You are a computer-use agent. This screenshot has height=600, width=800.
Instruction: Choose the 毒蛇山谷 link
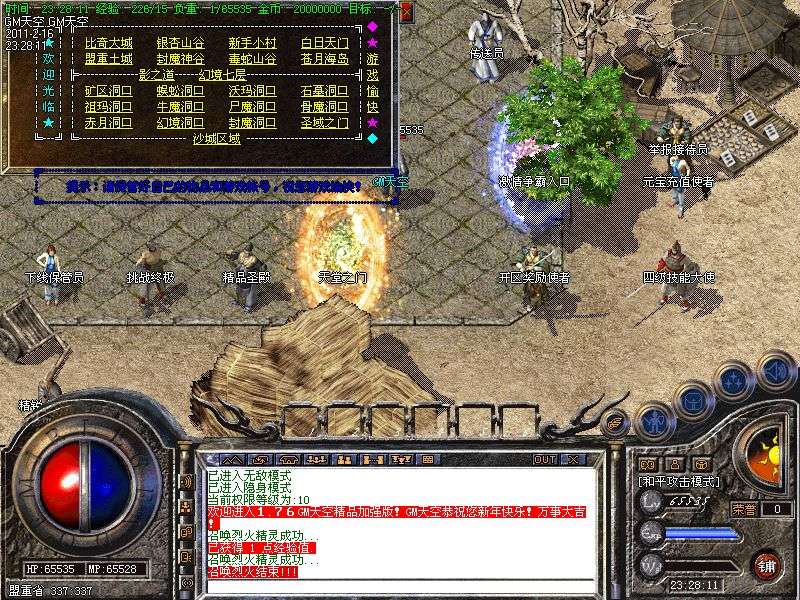click(x=252, y=59)
